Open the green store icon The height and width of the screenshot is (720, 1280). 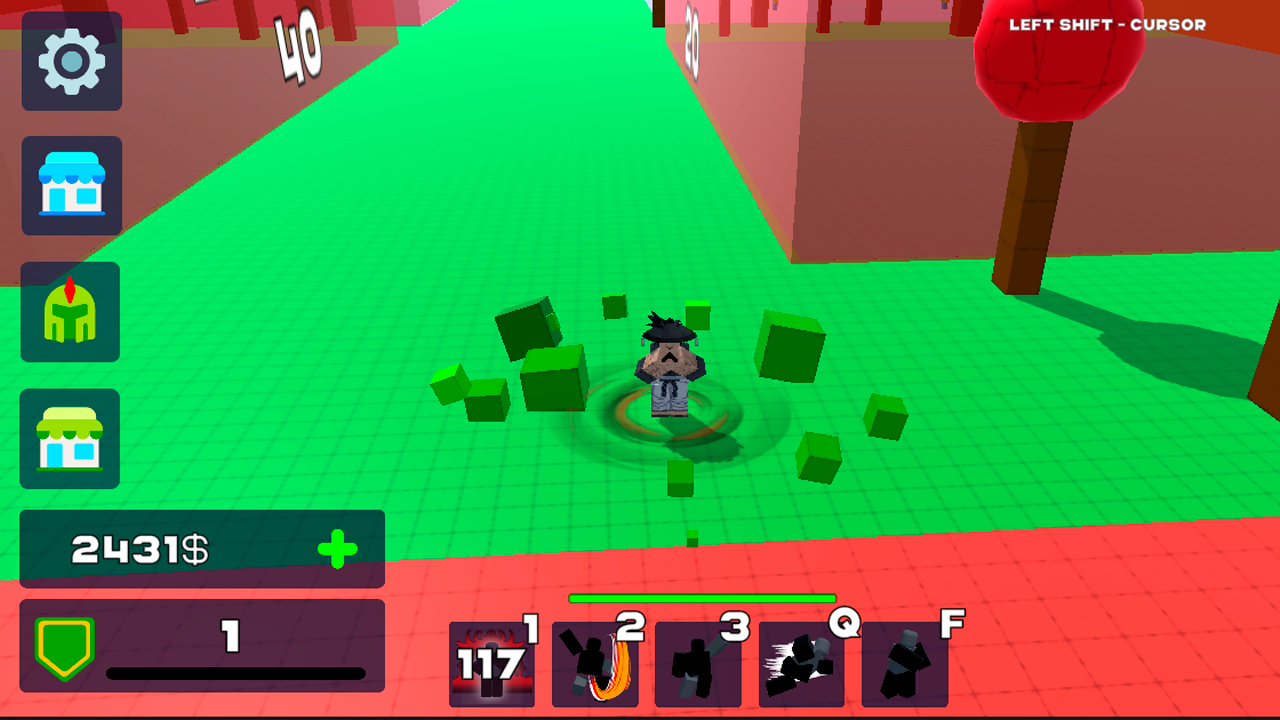[x=69, y=440]
